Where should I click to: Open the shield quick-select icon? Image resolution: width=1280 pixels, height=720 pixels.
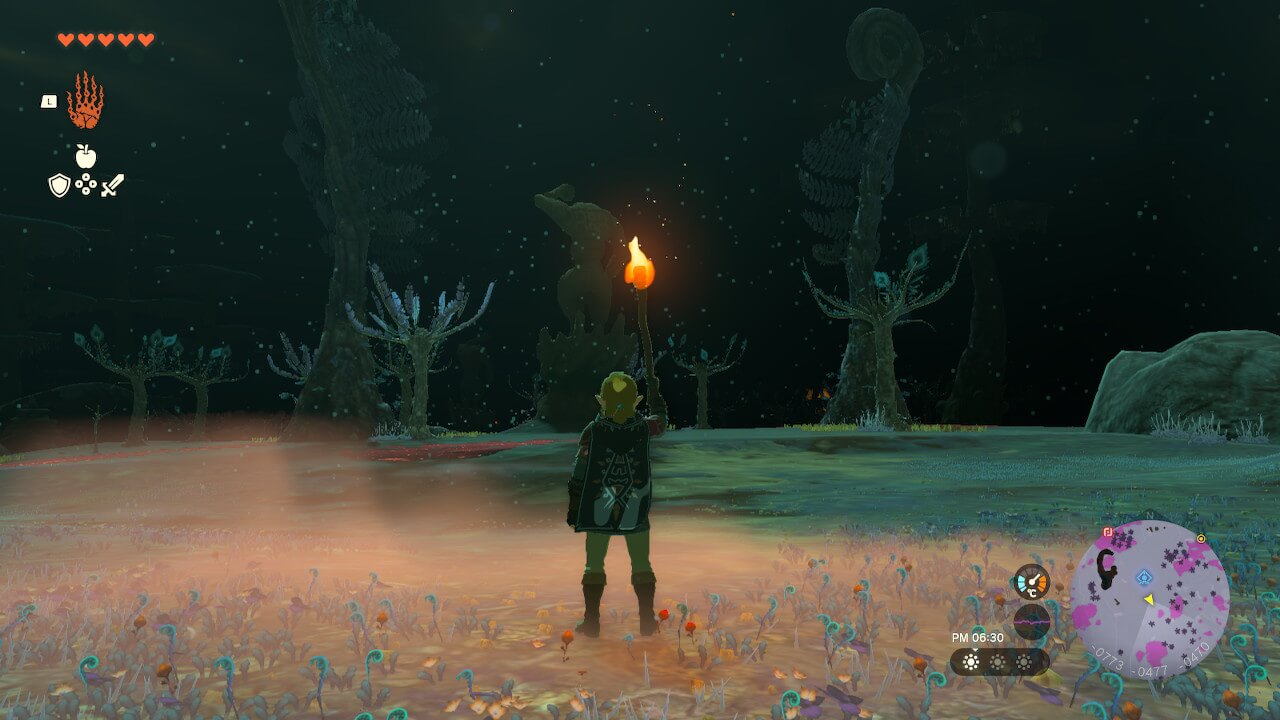[x=59, y=185]
